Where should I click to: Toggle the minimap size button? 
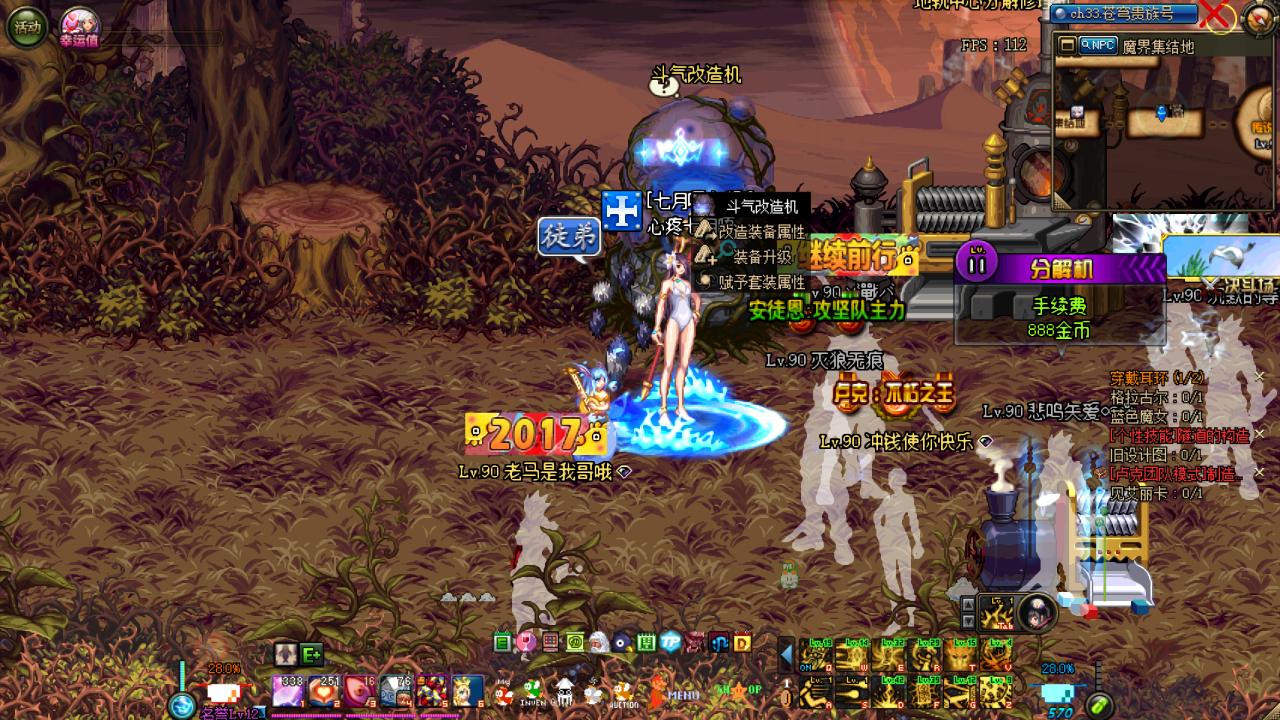point(1068,45)
